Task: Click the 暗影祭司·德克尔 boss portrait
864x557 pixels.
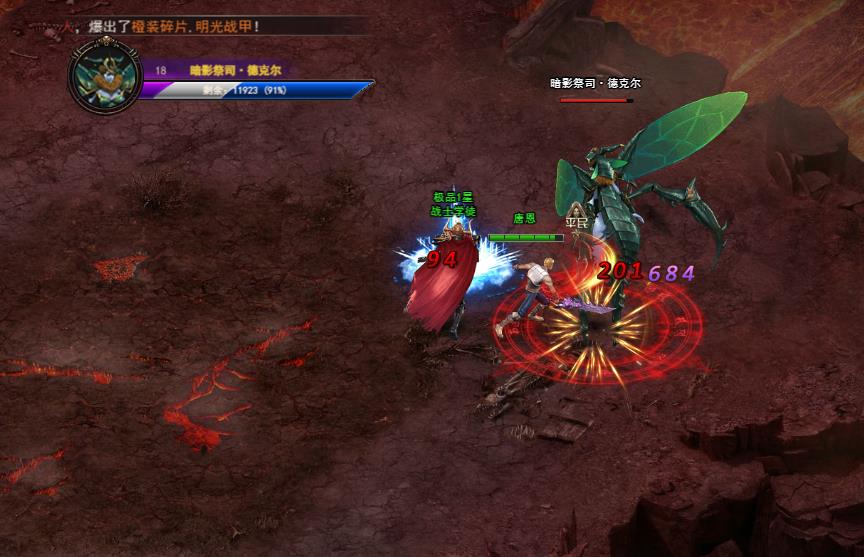Action: (104, 78)
